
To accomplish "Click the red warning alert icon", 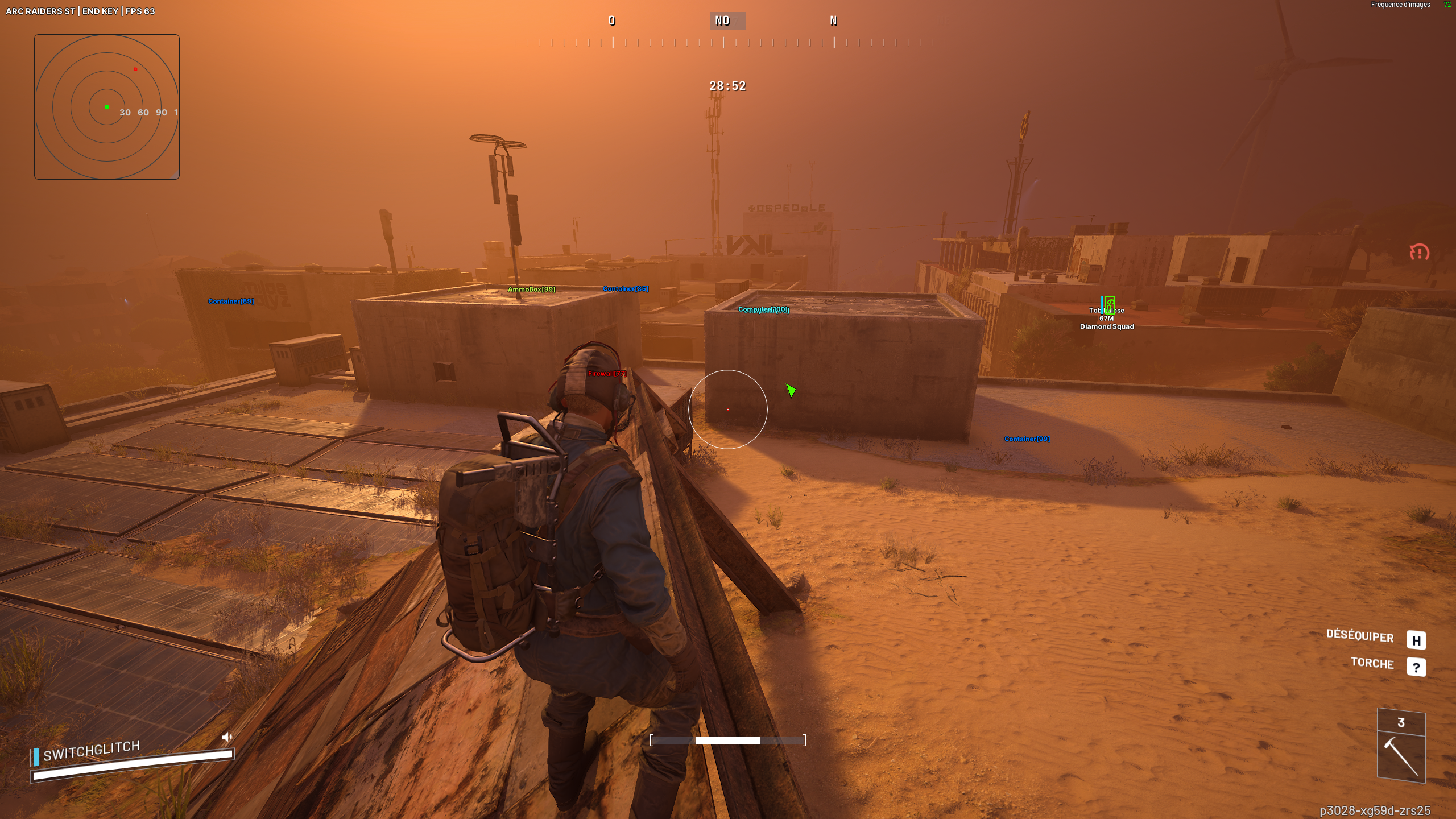I will point(1419,252).
